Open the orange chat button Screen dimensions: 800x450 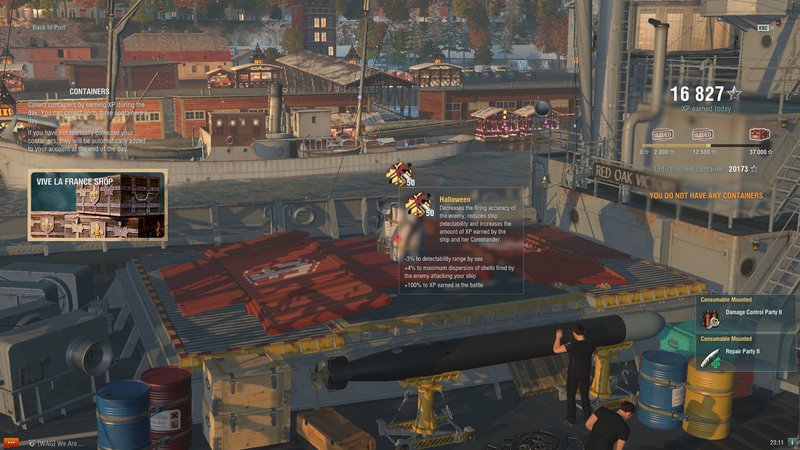[11, 441]
